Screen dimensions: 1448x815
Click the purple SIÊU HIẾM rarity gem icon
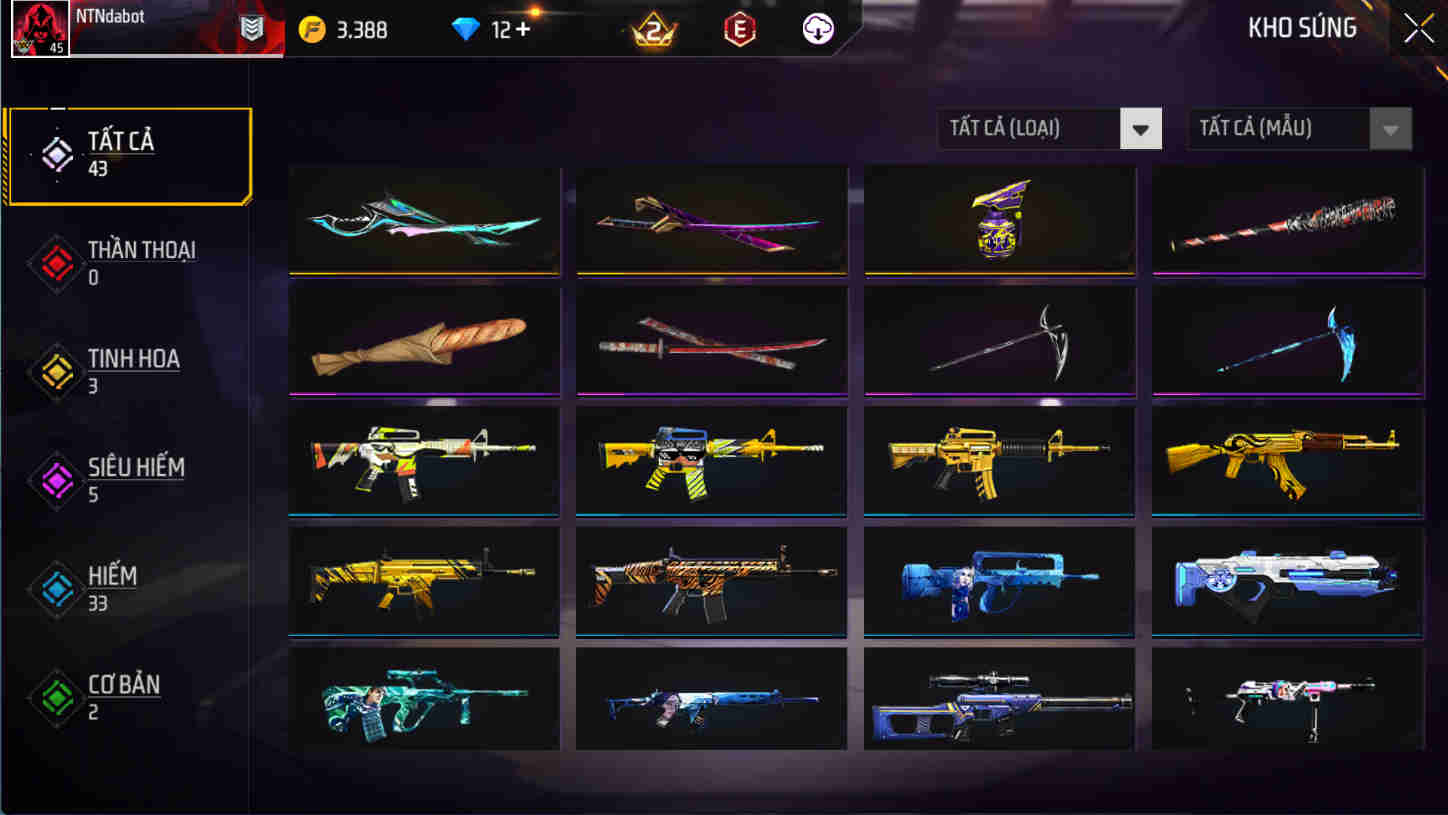point(57,477)
